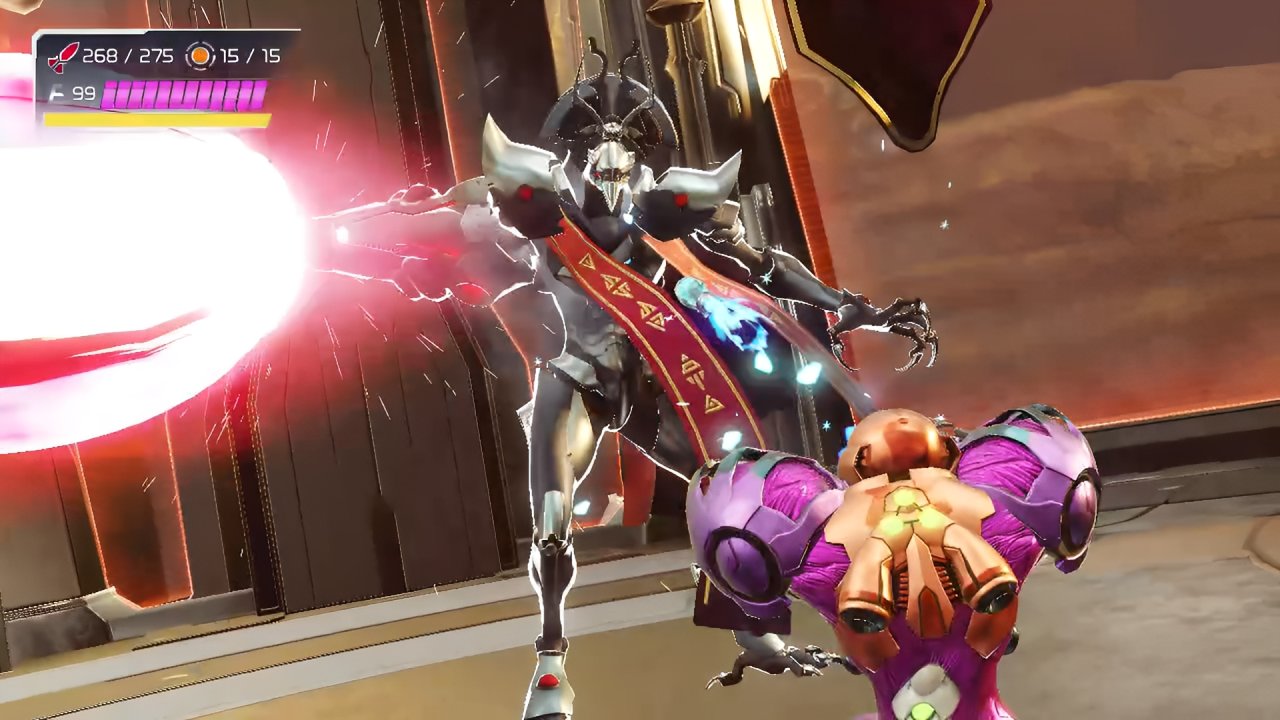Select the red missile weapon icon
Screen dimensions: 1280x720
coord(62,57)
